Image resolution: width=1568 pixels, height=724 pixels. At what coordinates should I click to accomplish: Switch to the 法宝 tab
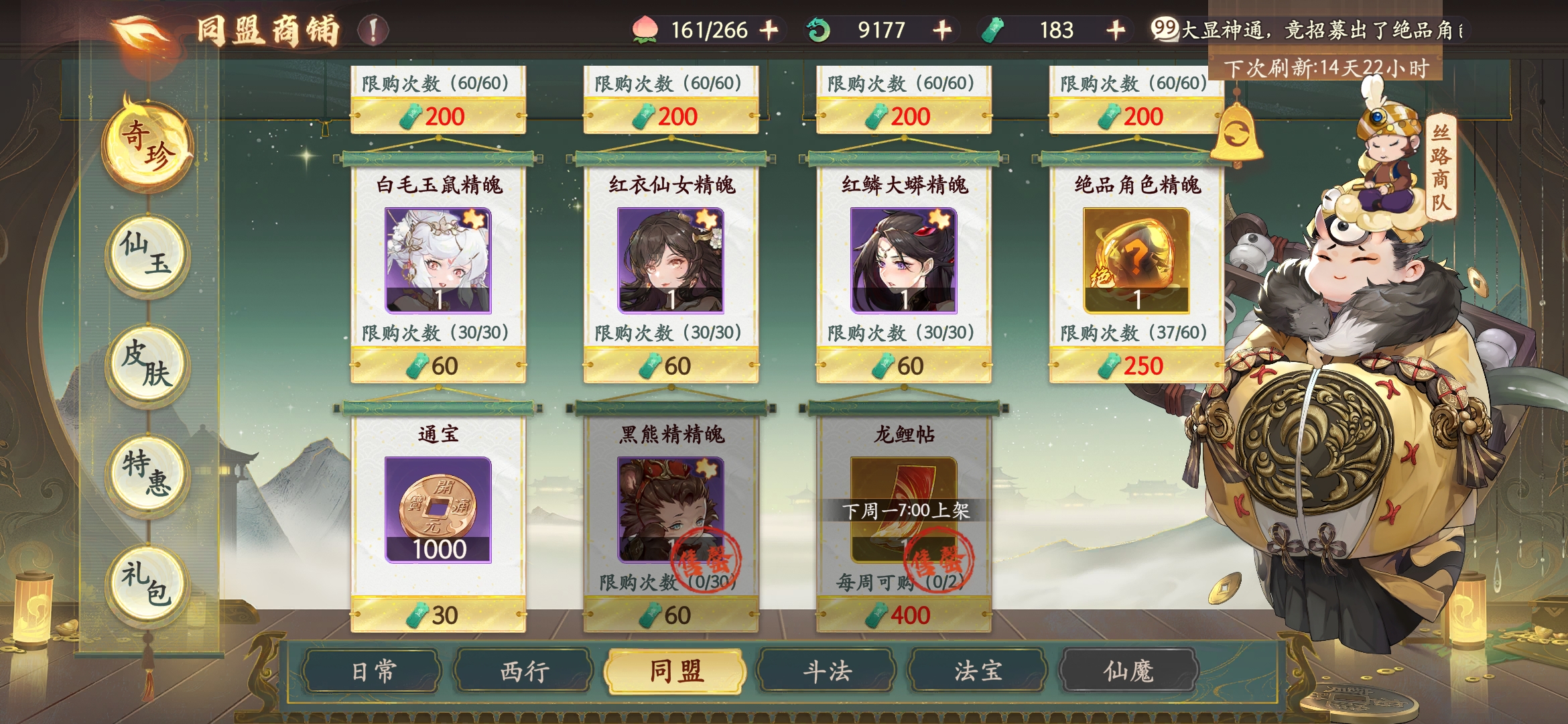978,671
